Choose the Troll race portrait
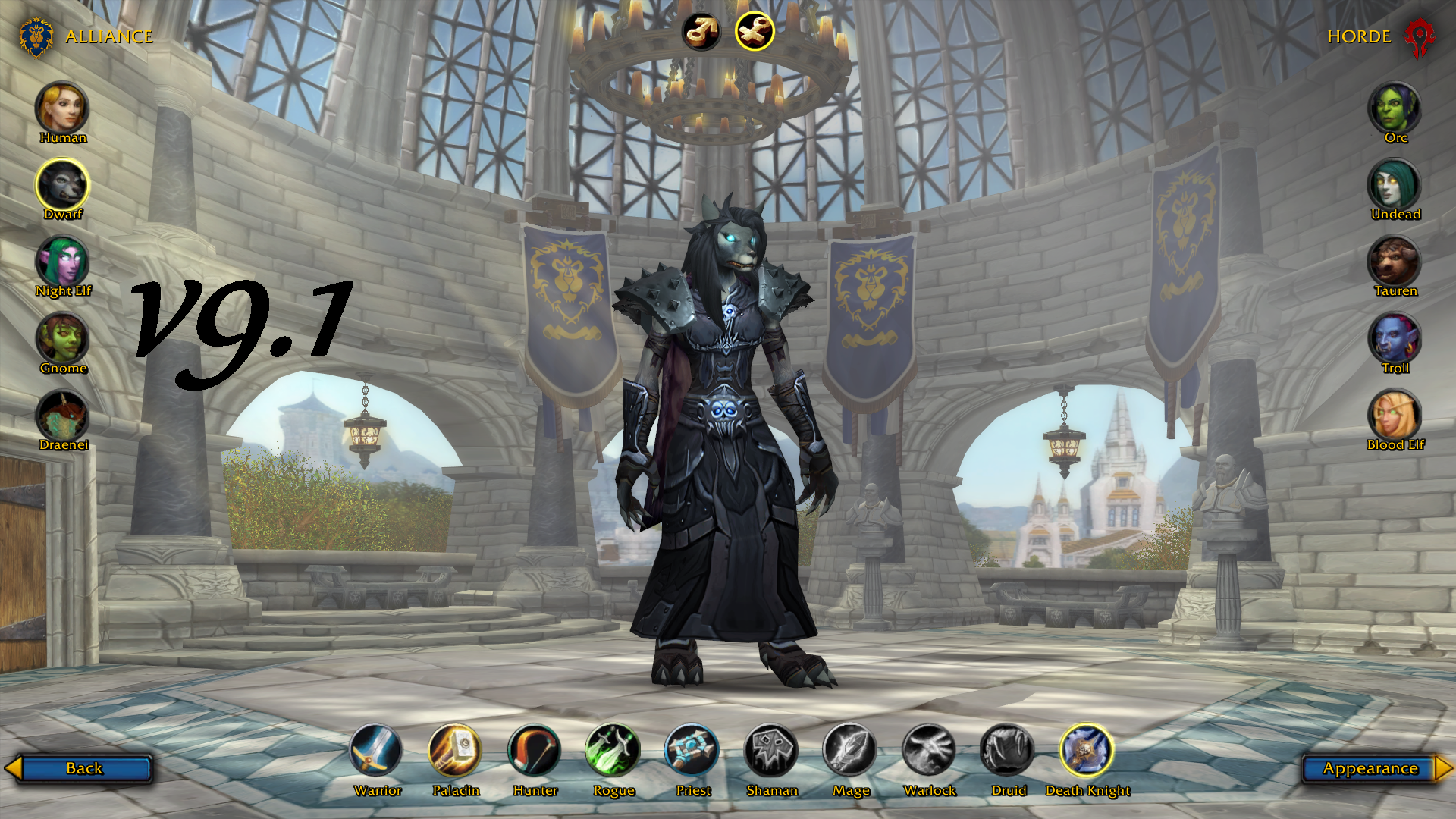The width and height of the screenshot is (1456, 819). point(1395,338)
